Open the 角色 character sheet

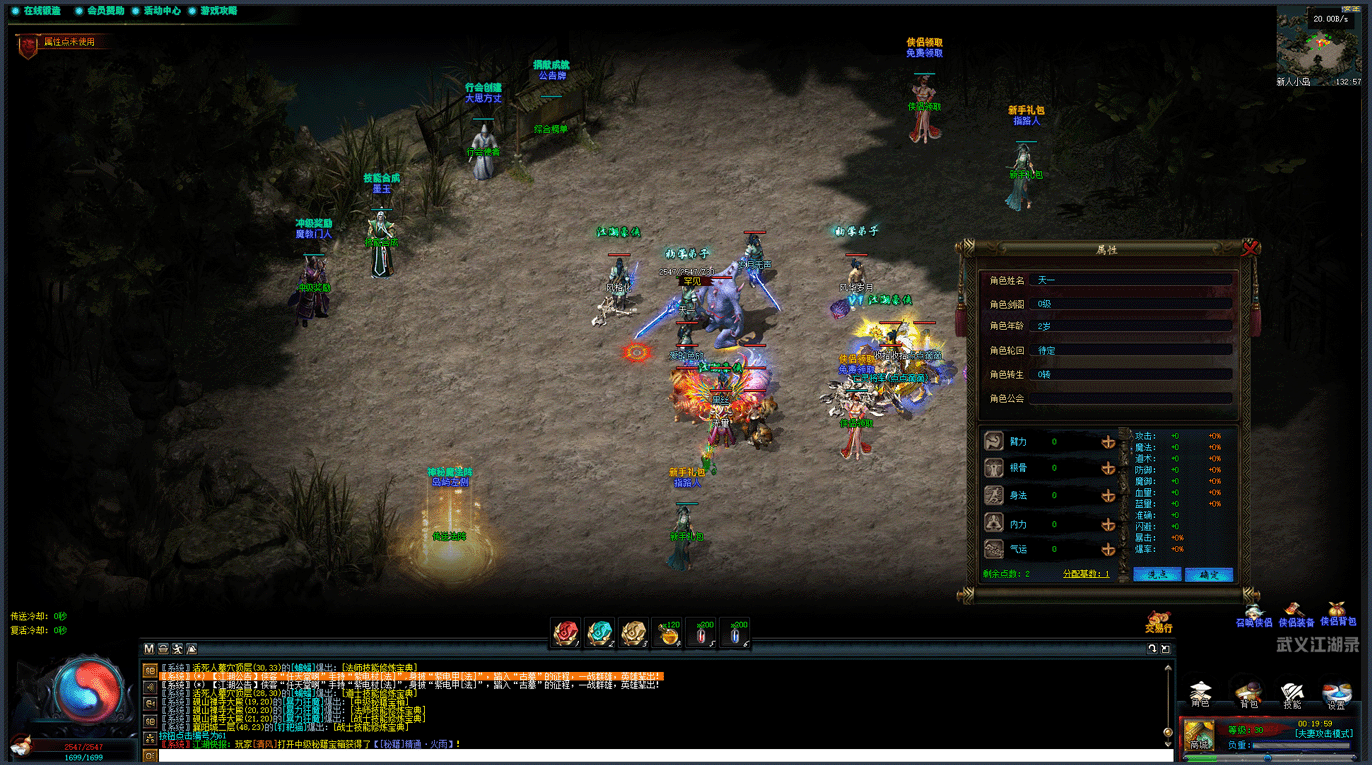tap(1200, 693)
